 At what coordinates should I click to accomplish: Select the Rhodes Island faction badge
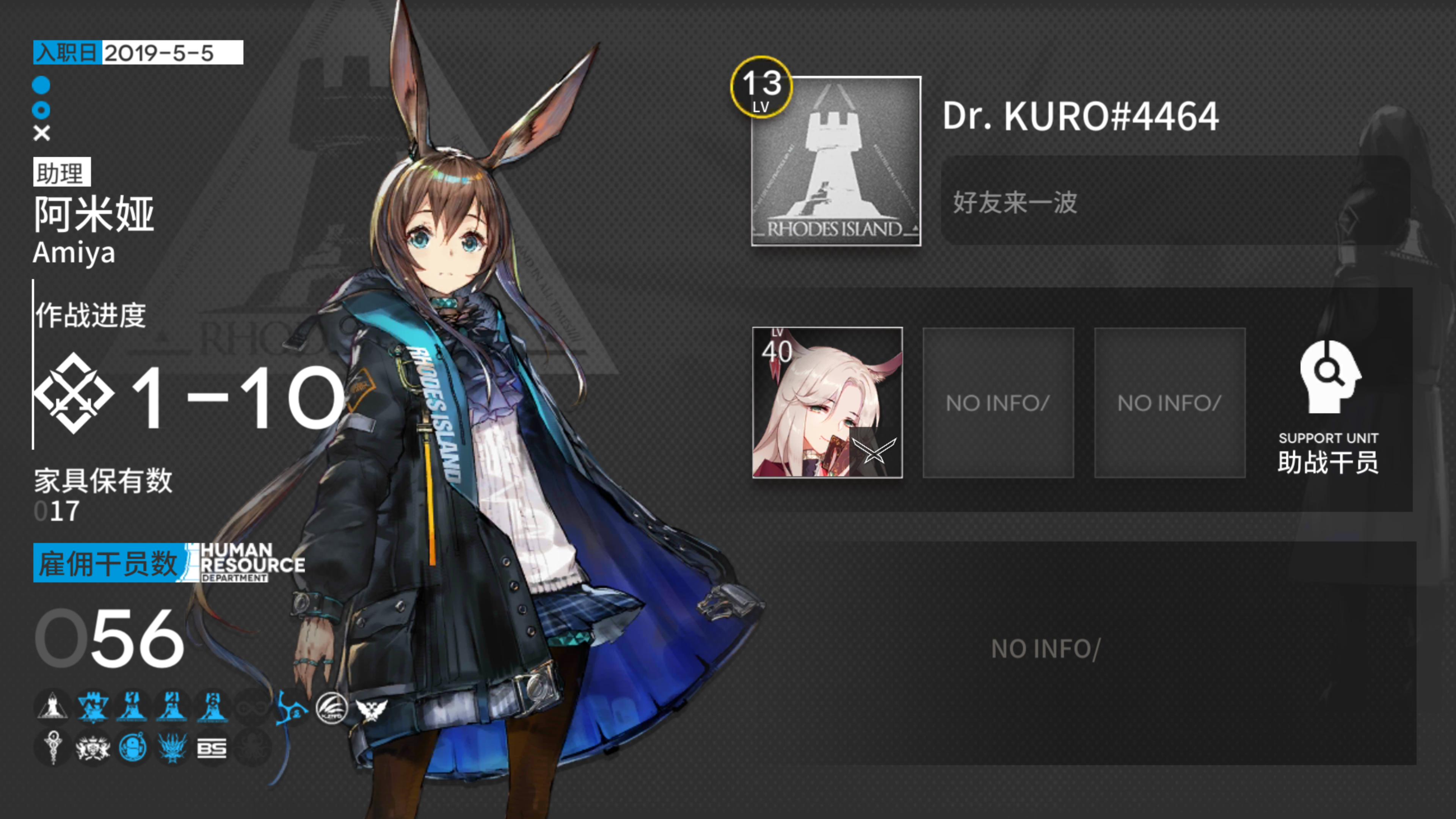pyautogui.click(x=53, y=708)
